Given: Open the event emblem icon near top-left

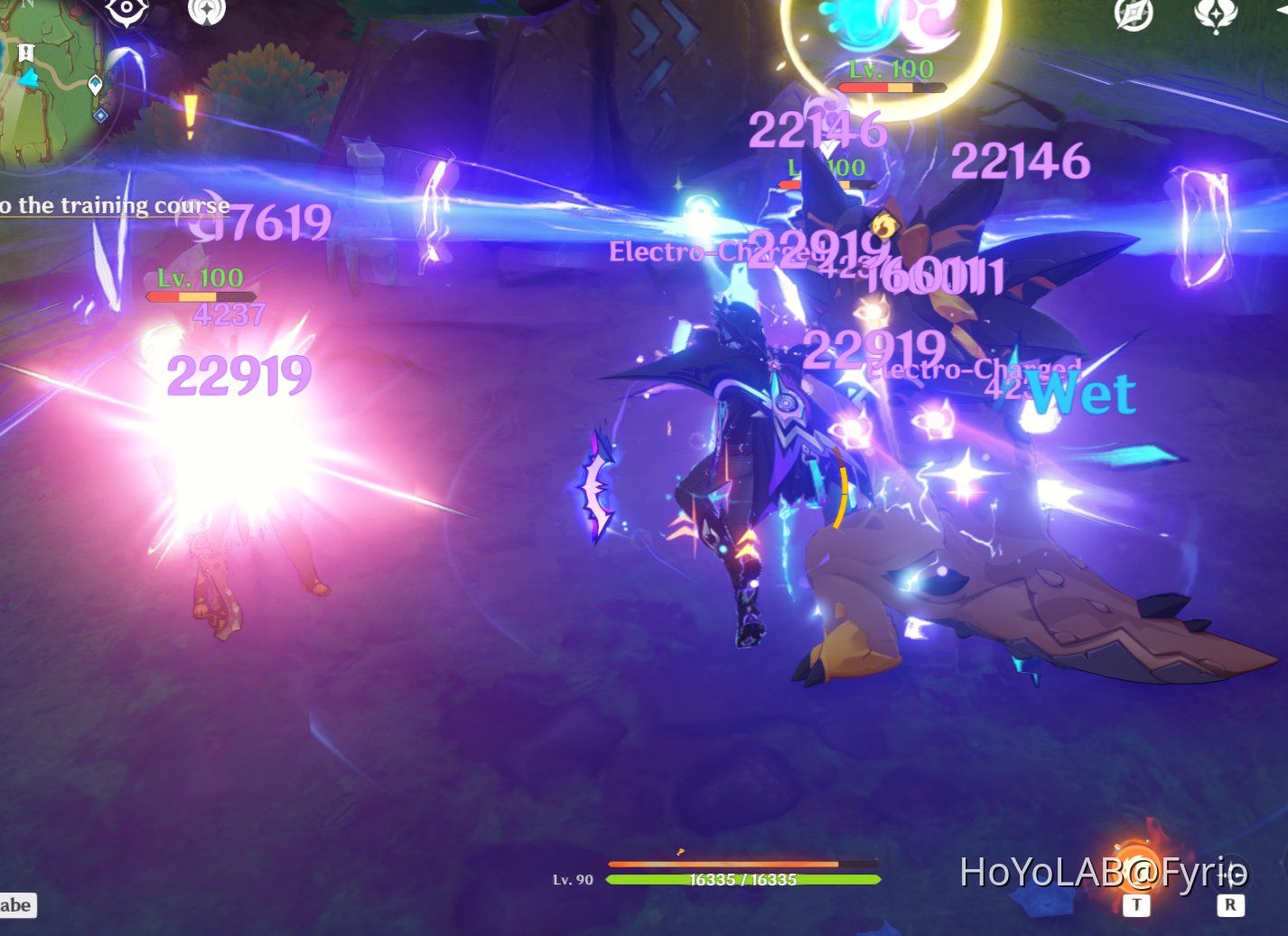Looking at the screenshot, I should point(206,13).
